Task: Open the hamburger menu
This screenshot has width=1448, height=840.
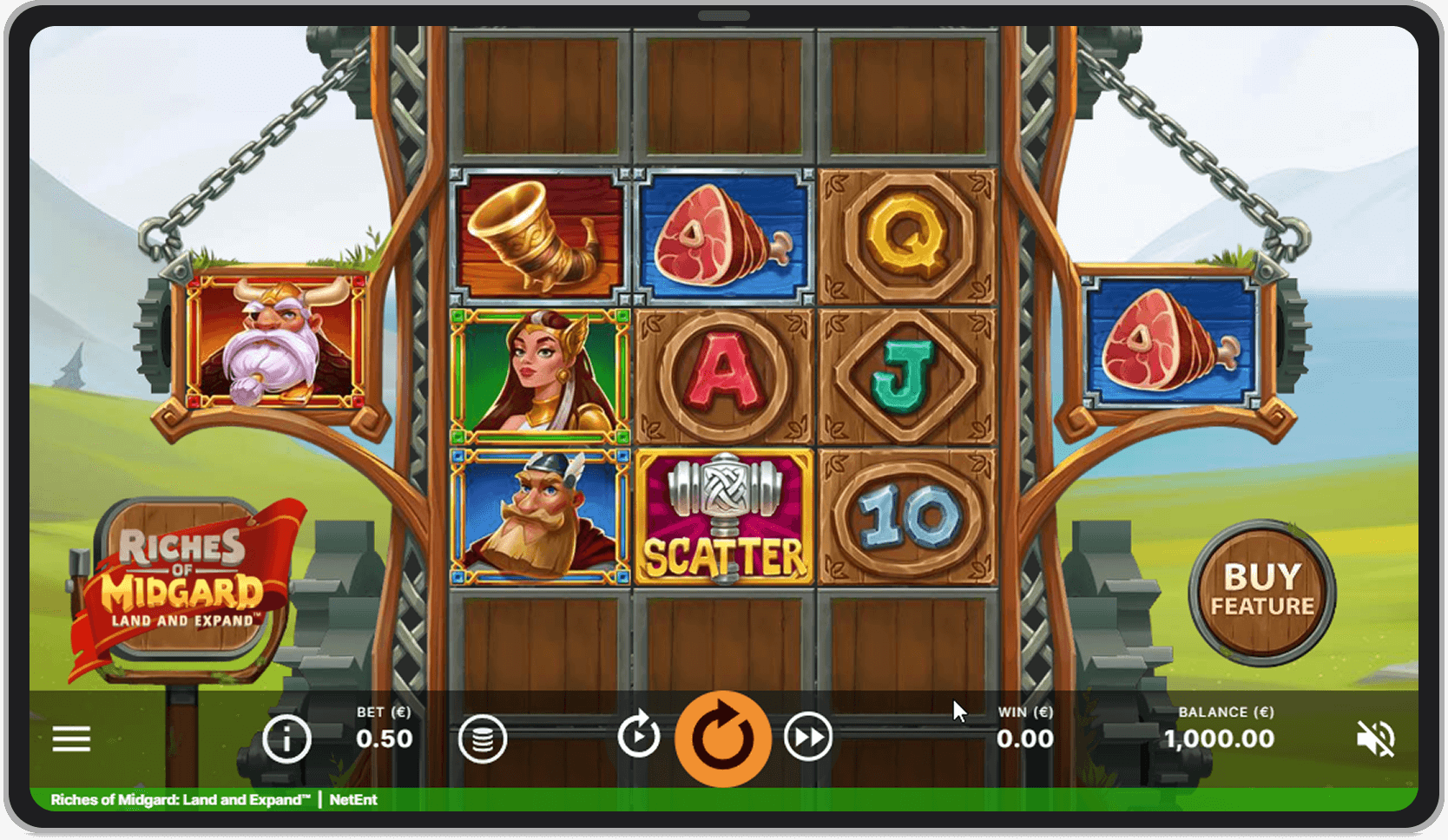Action: (70, 738)
